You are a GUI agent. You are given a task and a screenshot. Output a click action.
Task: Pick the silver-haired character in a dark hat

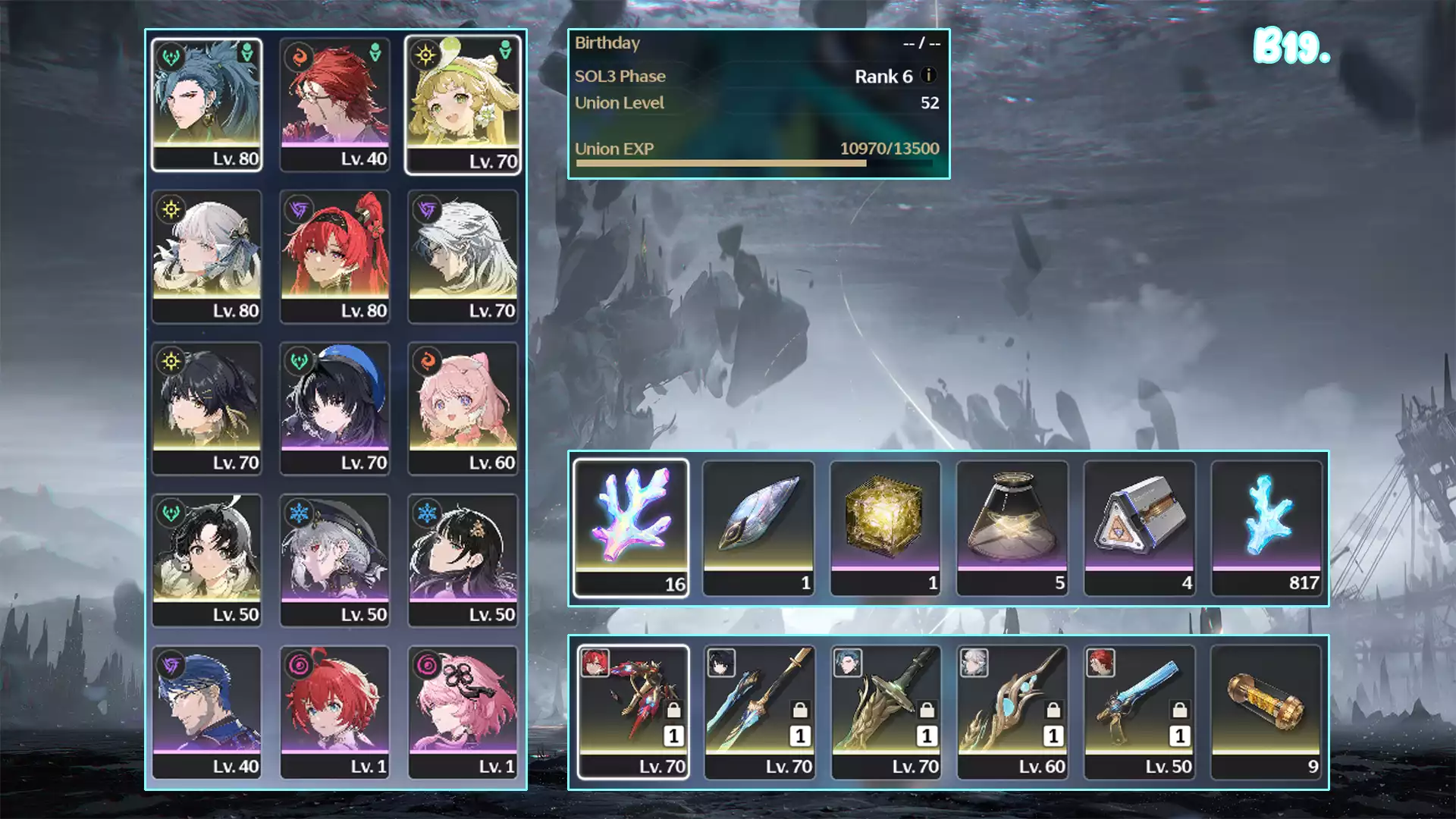tap(334, 560)
